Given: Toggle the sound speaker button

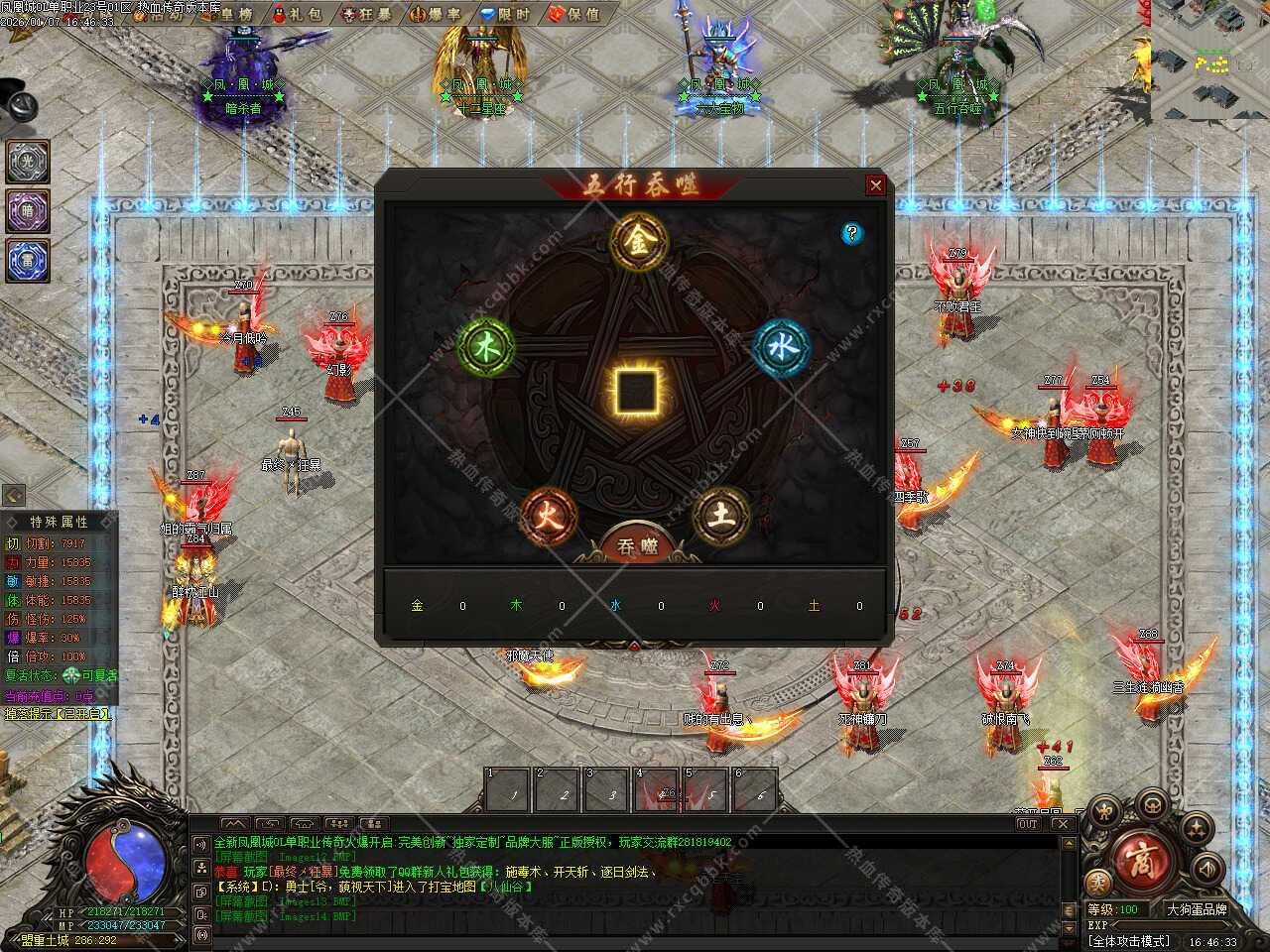Looking at the screenshot, I should coord(1207,869).
